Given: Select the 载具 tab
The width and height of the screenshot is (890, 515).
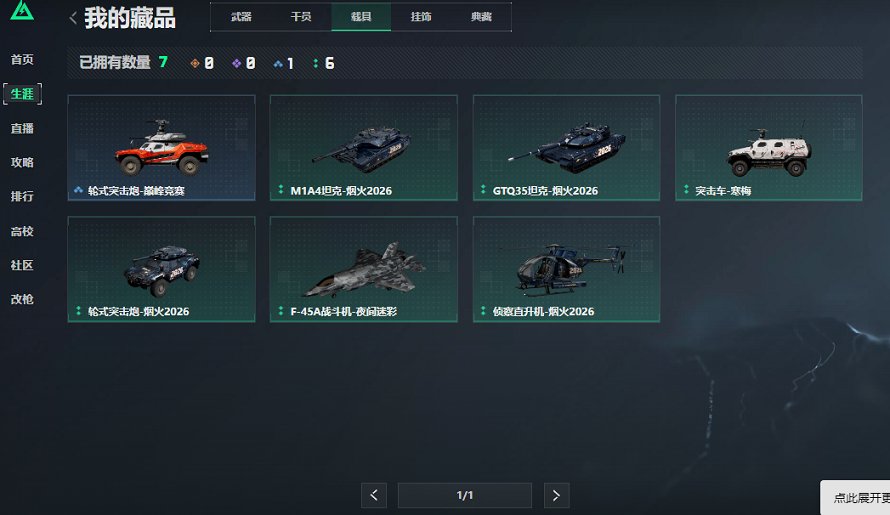Looking at the screenshot, I should 361,17.
